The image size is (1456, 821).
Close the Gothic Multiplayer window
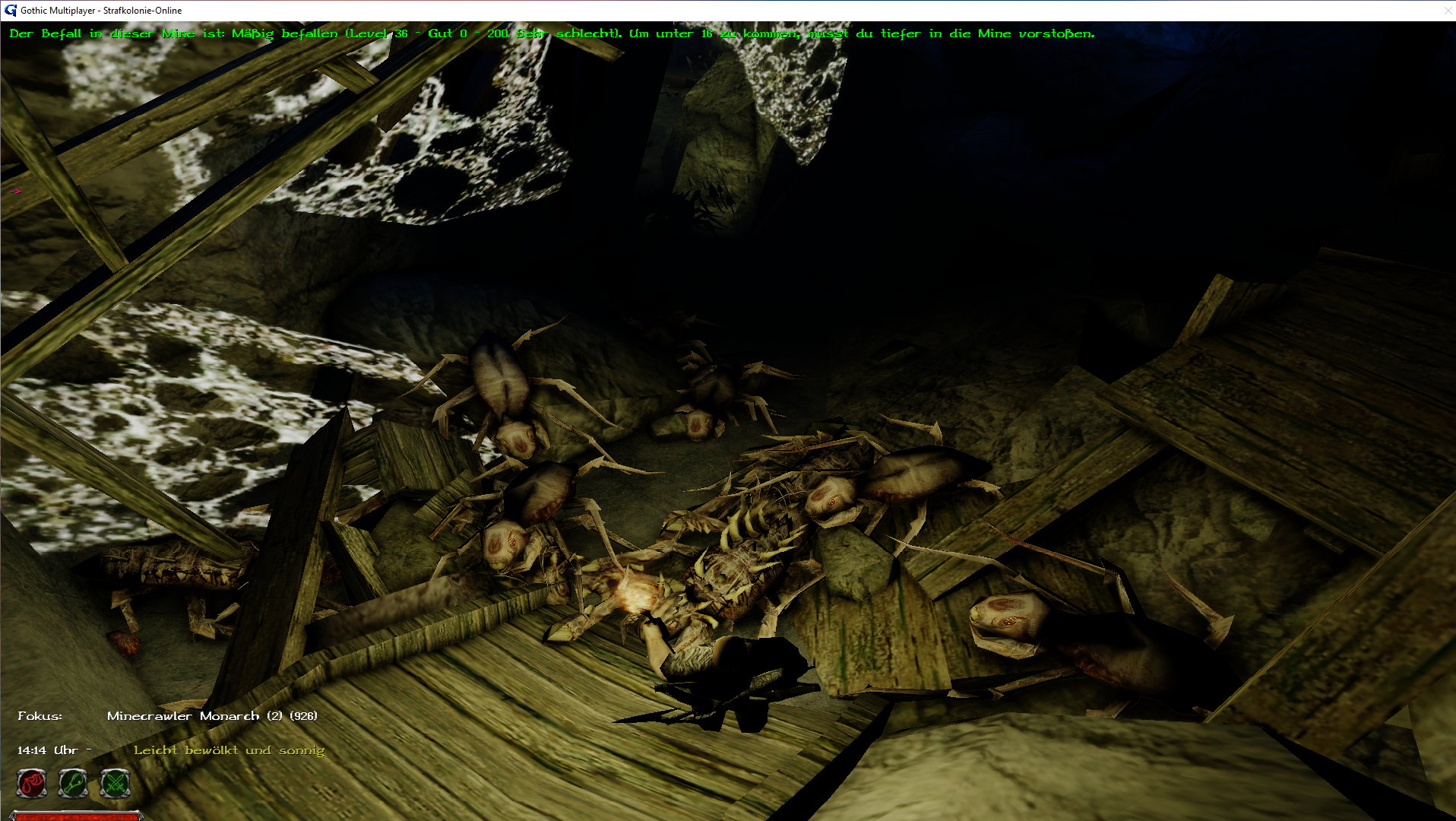[1447, 11]
